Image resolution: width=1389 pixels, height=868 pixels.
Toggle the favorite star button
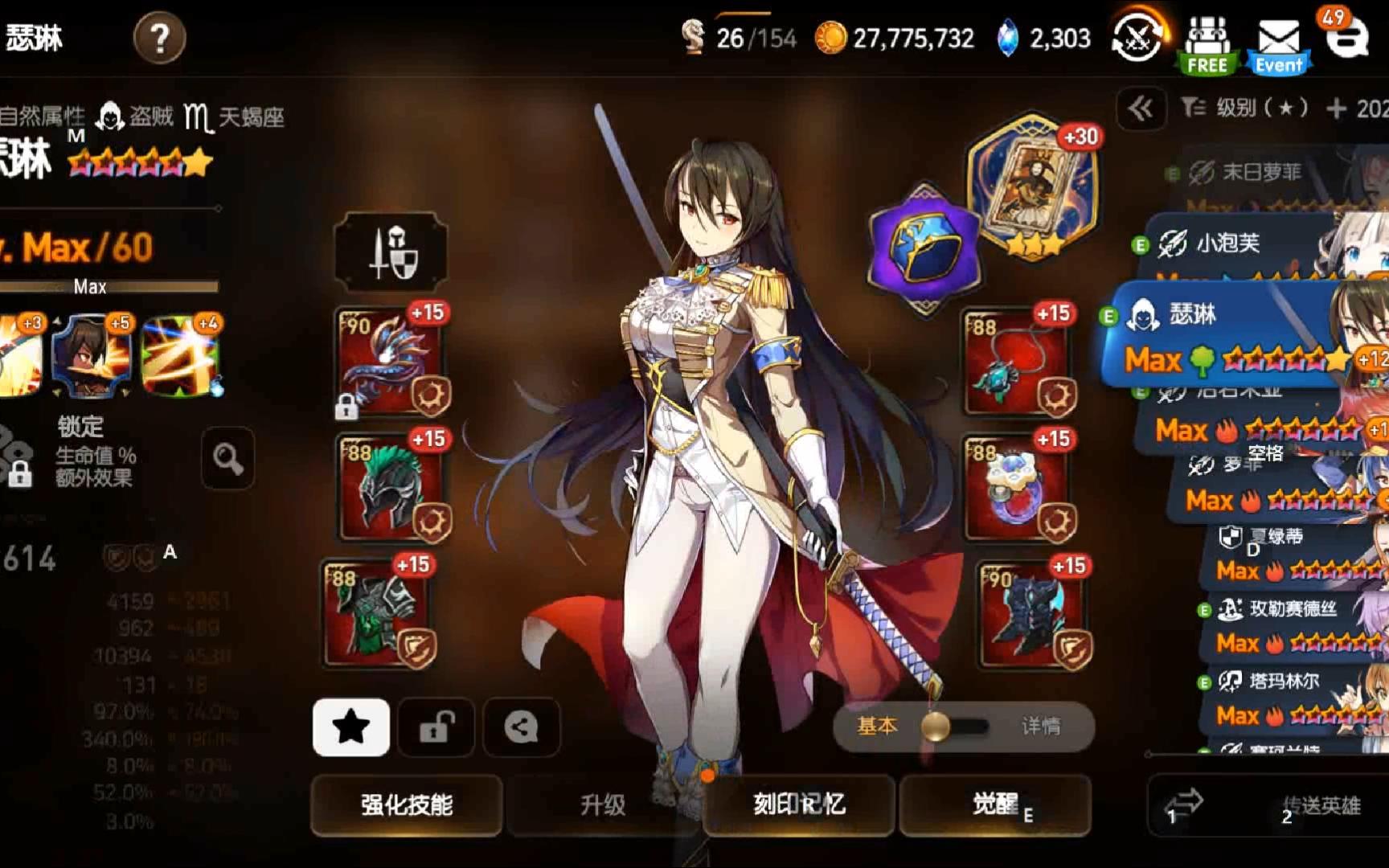point(350,727)
